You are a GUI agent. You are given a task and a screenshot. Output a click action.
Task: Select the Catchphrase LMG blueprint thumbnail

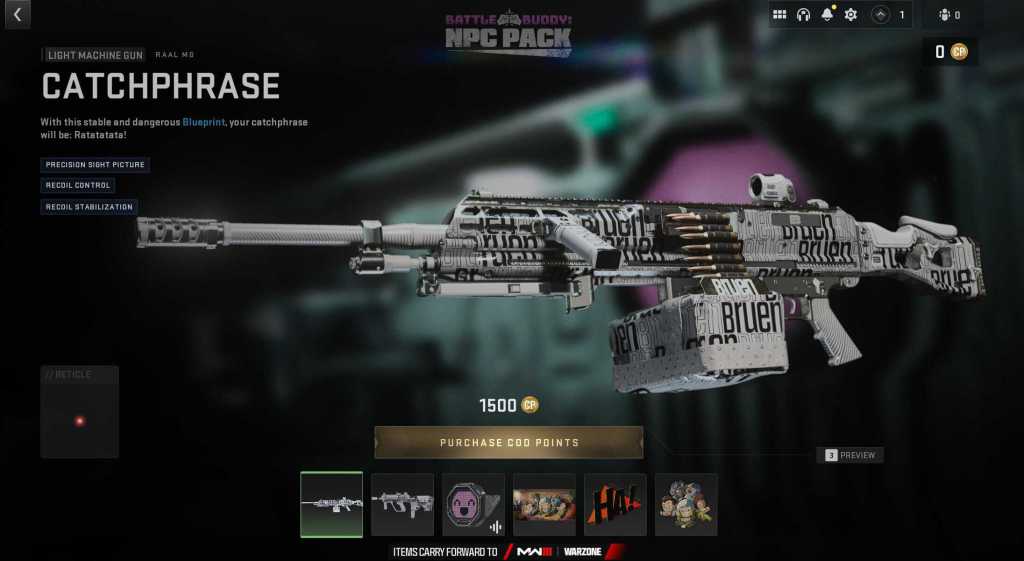[331, 504]
